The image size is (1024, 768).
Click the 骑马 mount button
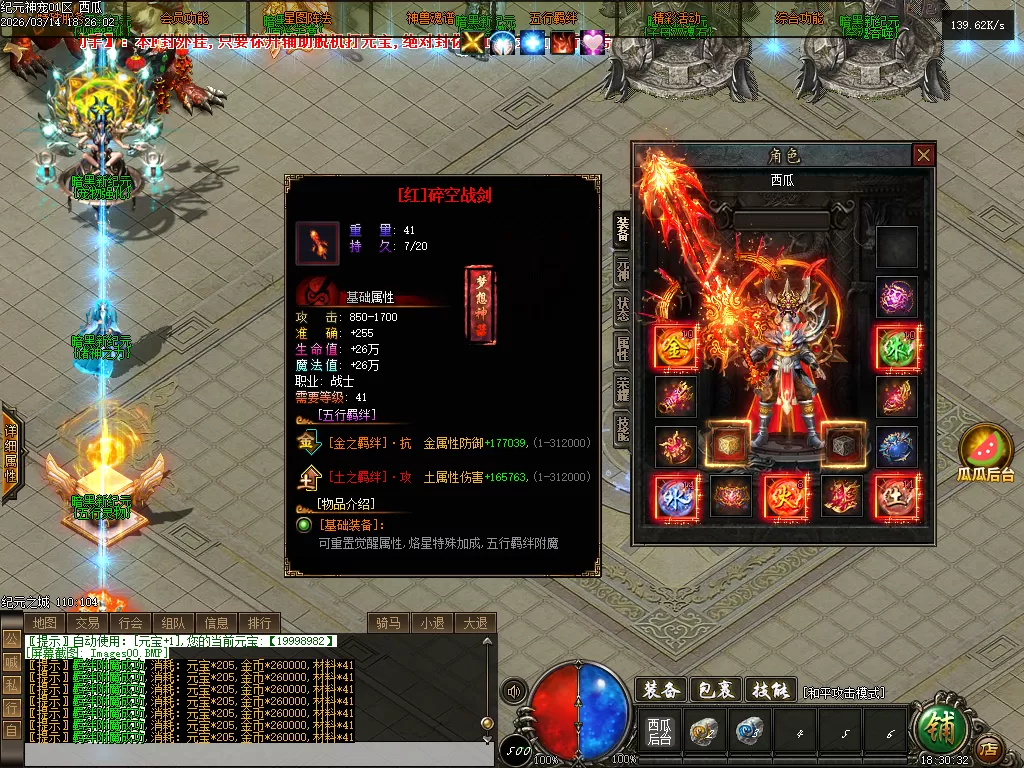388,623
